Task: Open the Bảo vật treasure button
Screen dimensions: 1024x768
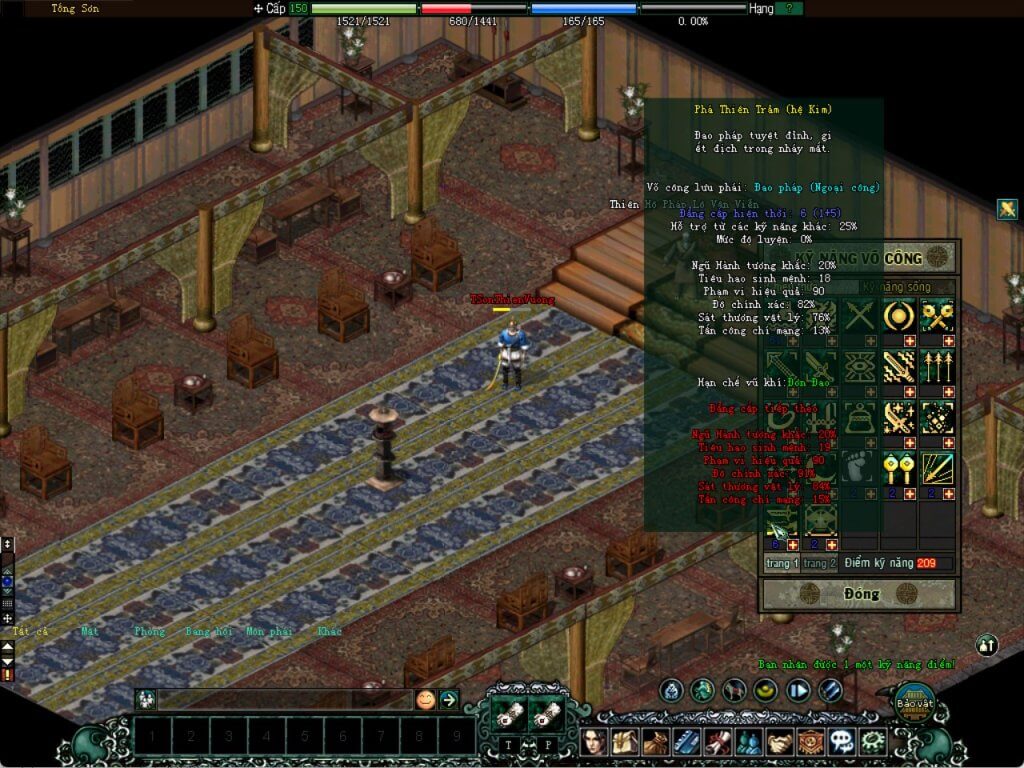Action: (x=913, y=702)
